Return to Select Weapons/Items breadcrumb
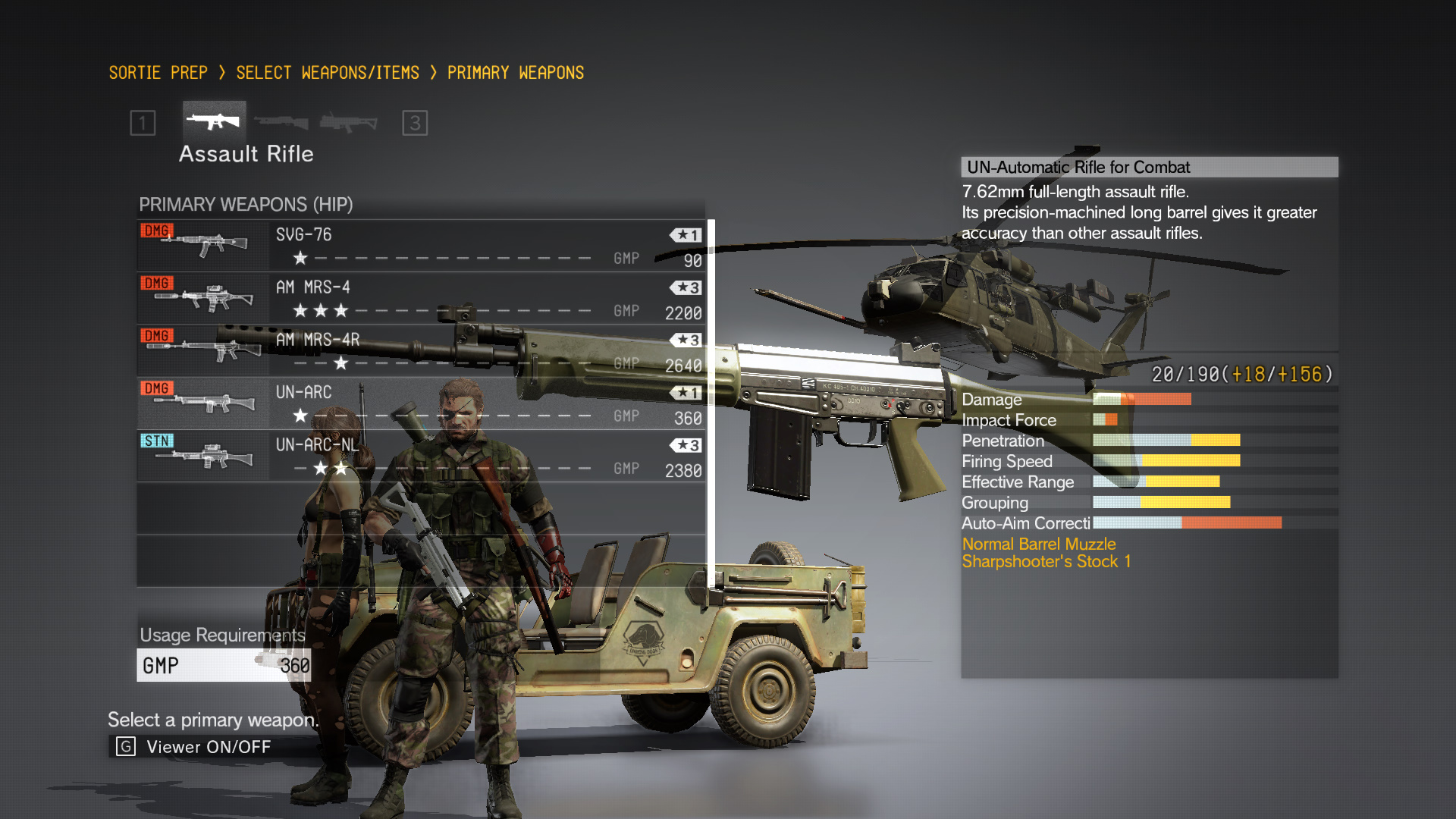This screenshot has width=1456, height=819. coord(328,73)
